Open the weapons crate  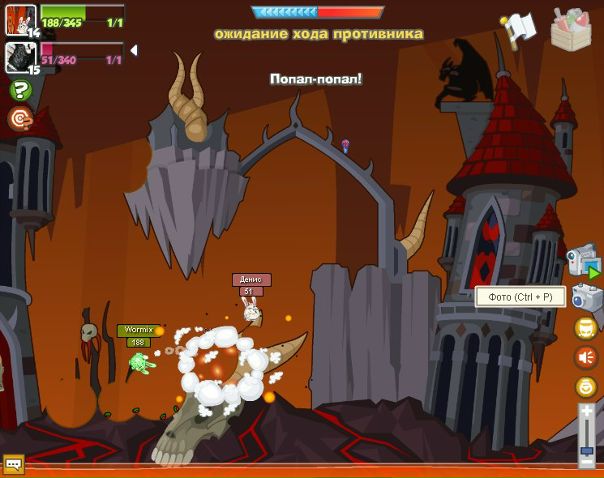click(x=571, y=29)
